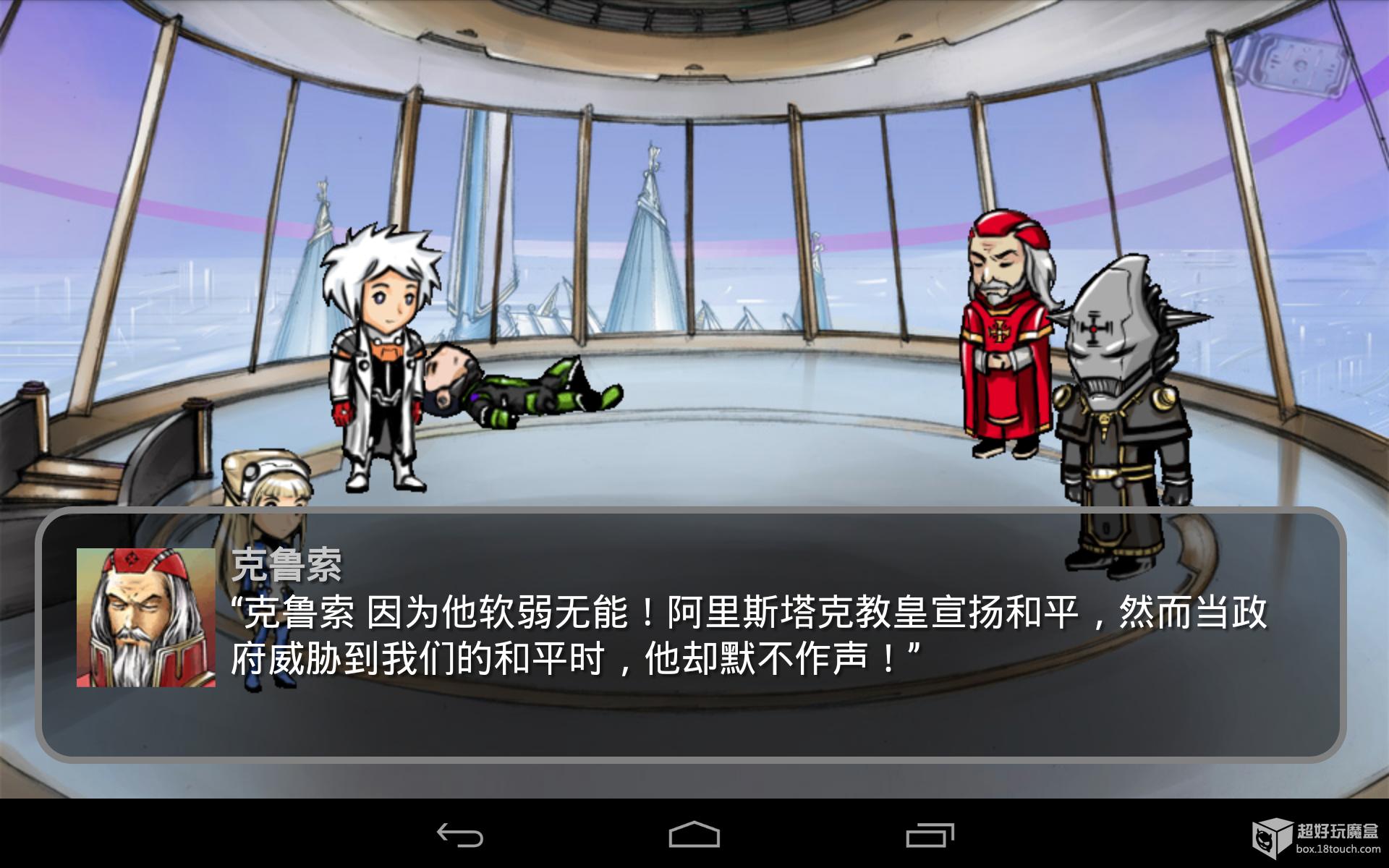Click a window pillar in the background
Viewport: 1389px width, 868px height.
(803, 217)
